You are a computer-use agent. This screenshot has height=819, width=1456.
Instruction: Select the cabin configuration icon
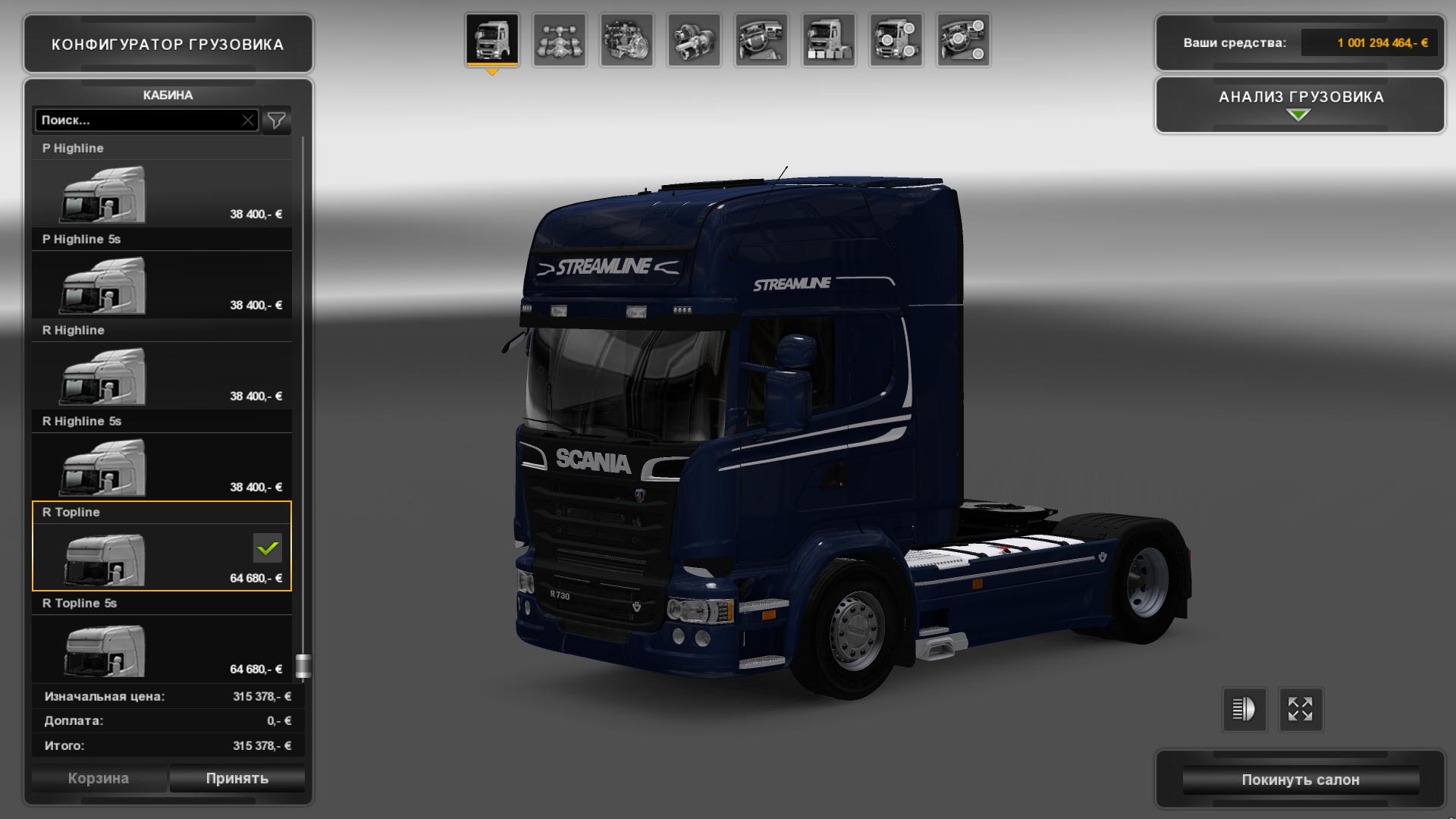[493, 42]
